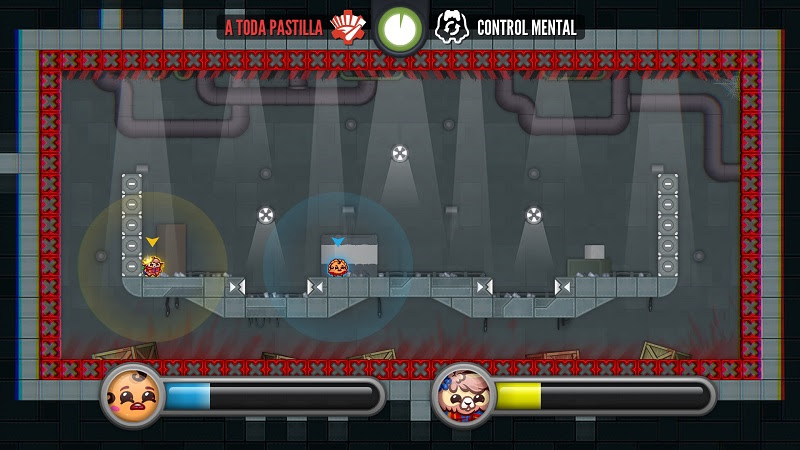
Task: Click the A Toda Pastilla modifier icon
Action: coord(348,27)
